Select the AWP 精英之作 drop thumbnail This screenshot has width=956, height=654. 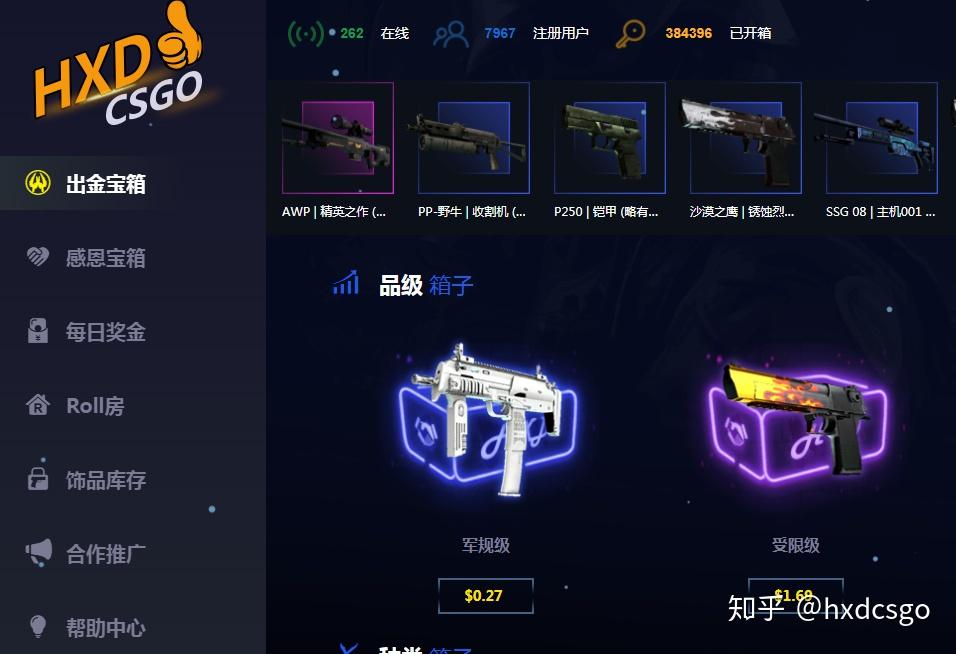337,138
